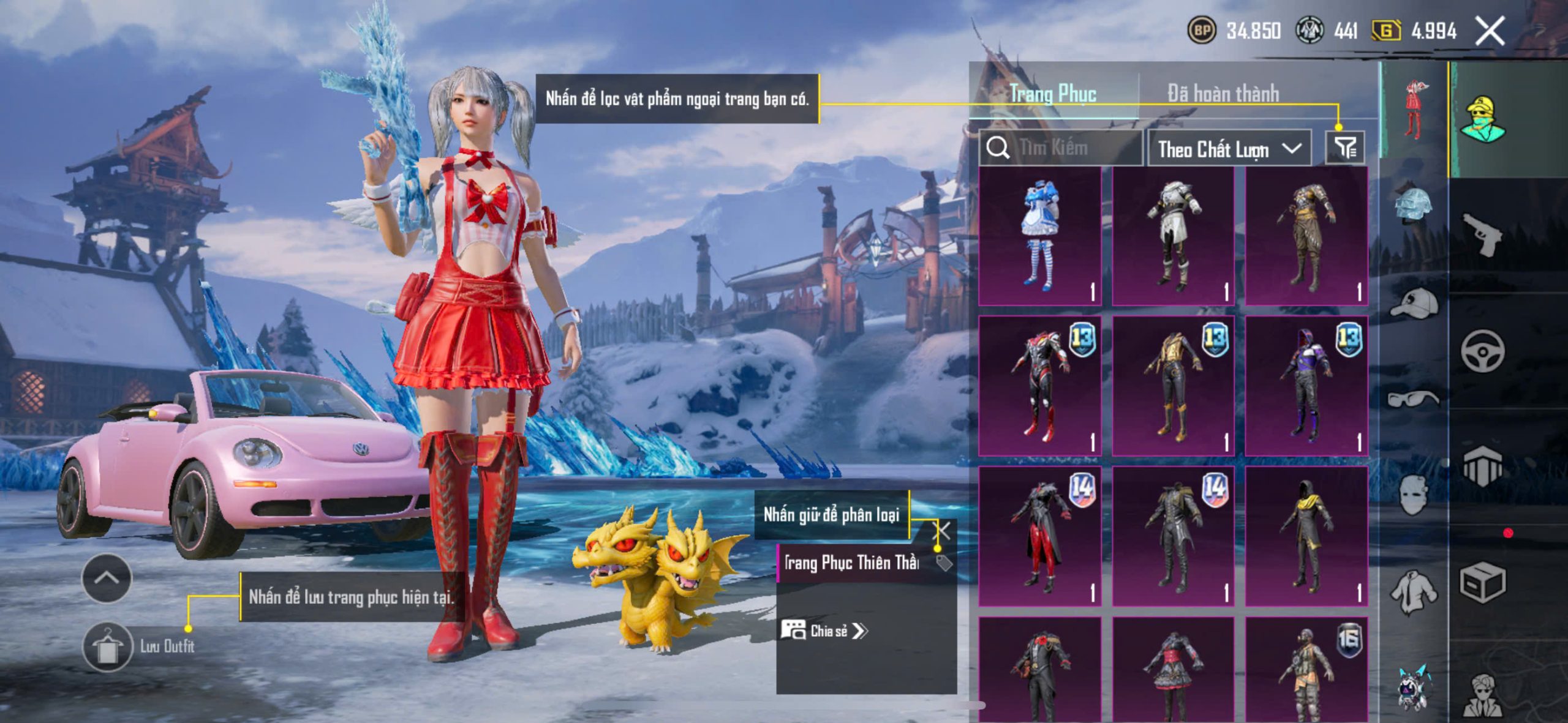
Task: Select the black outfit with yellow scarf
Action: (1306, 536)
